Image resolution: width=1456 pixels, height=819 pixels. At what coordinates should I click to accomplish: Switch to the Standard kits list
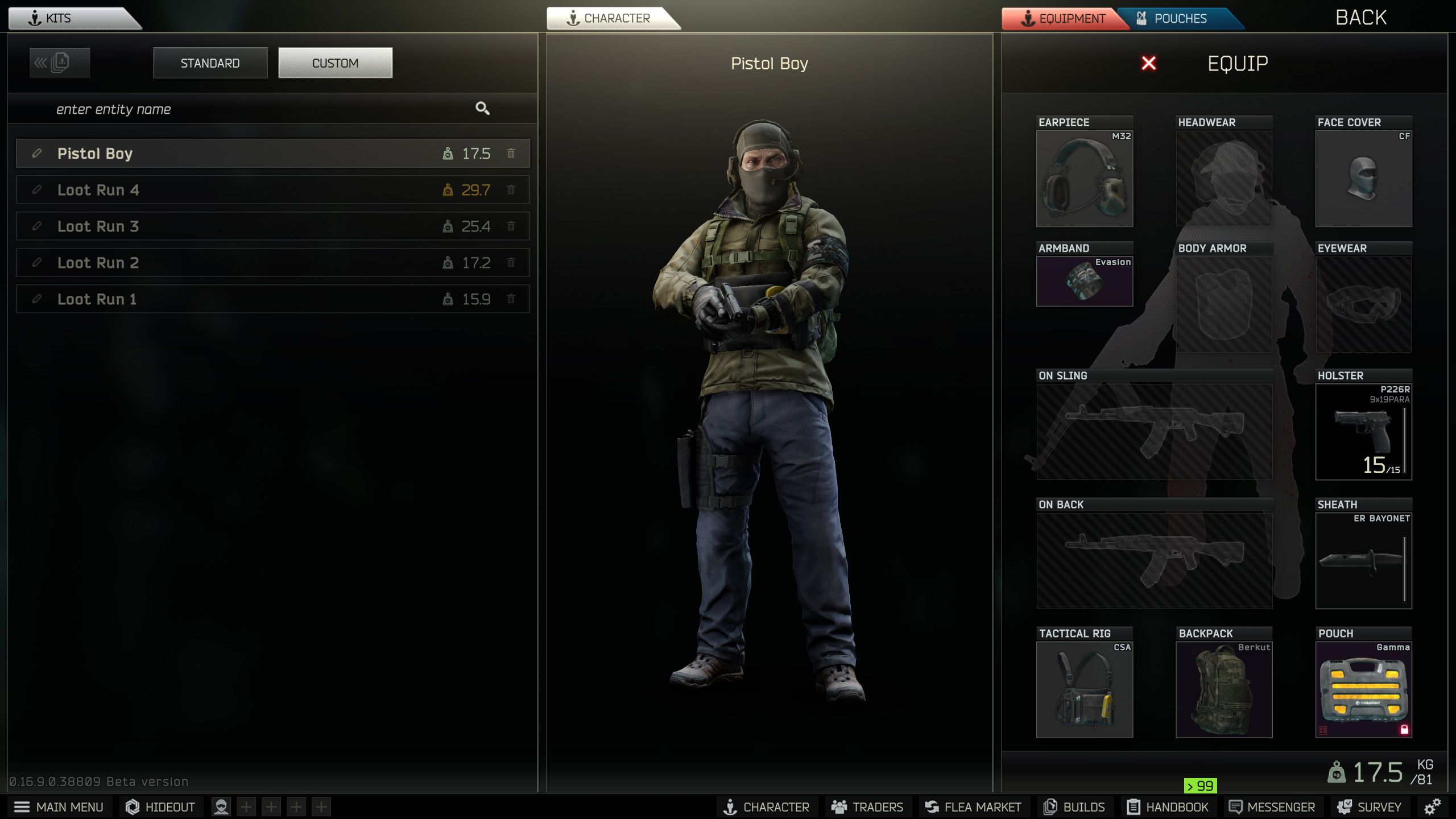click(x=210, y=63)
